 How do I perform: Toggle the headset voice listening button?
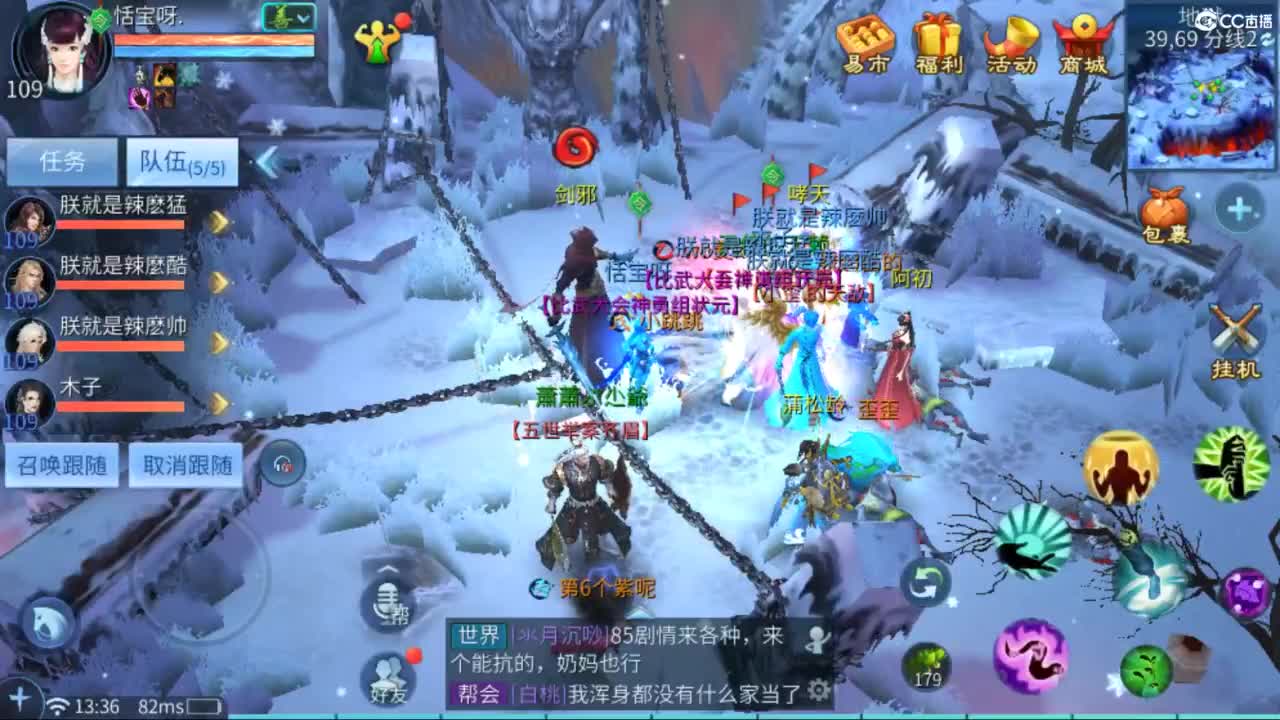click(x=283, y=463)
